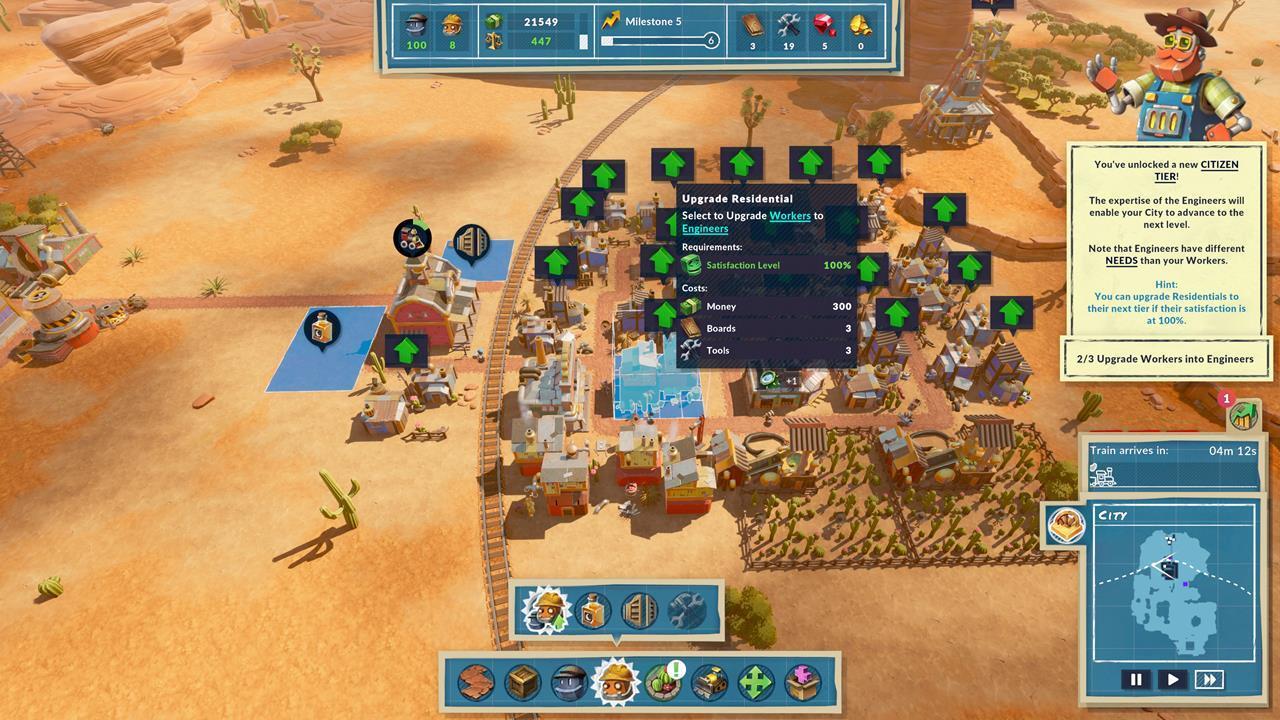
Task: Open the crate icon in the bottom toolbar
Action: 521,683
